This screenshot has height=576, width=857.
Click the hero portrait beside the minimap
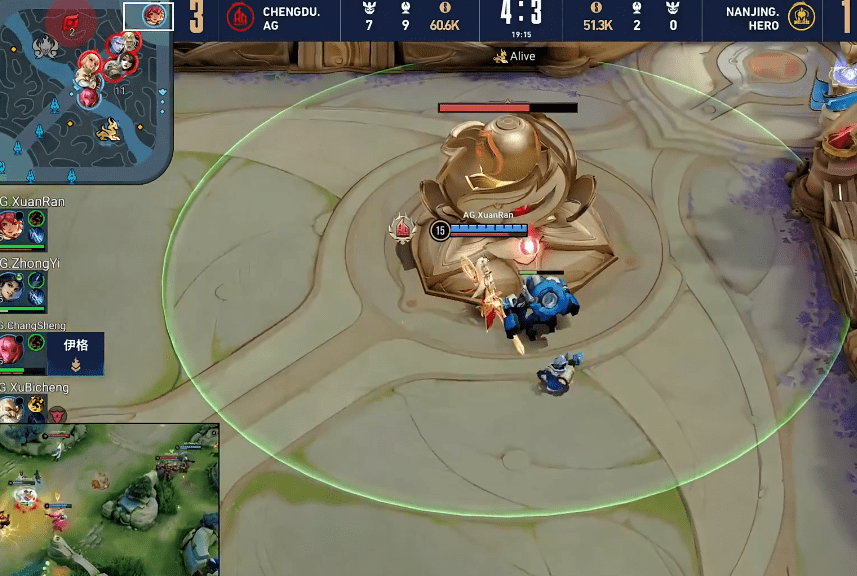tap(153, 16)
